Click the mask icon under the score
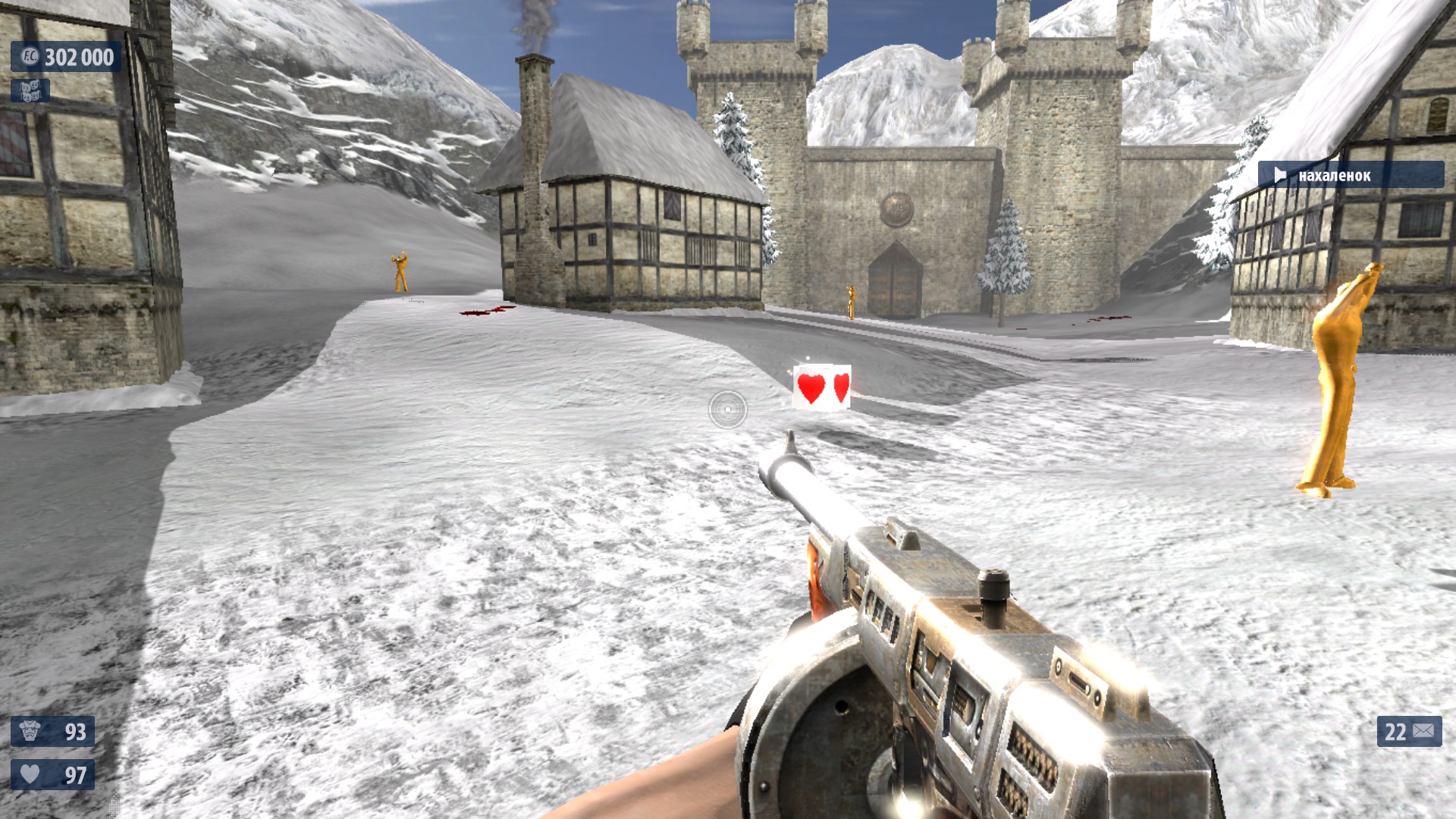Screen dimensions: 1456x819 pyautogui.click(x=30, y=91)
